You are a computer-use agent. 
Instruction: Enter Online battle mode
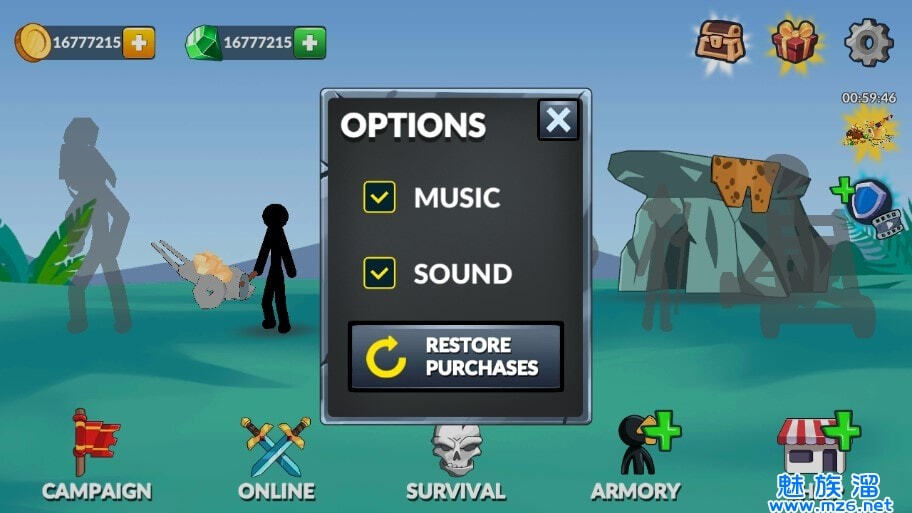pos(276,456)
